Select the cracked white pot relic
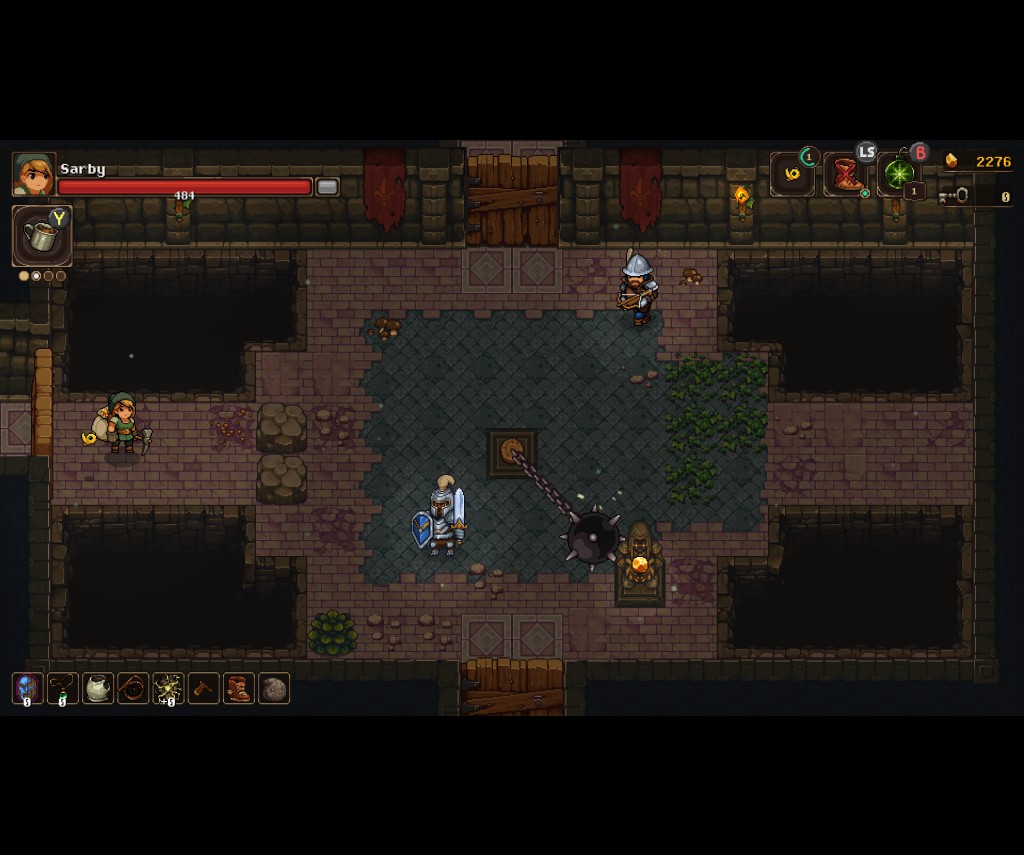The width and height of the screenshot is (1024, 855). [98, 688]
